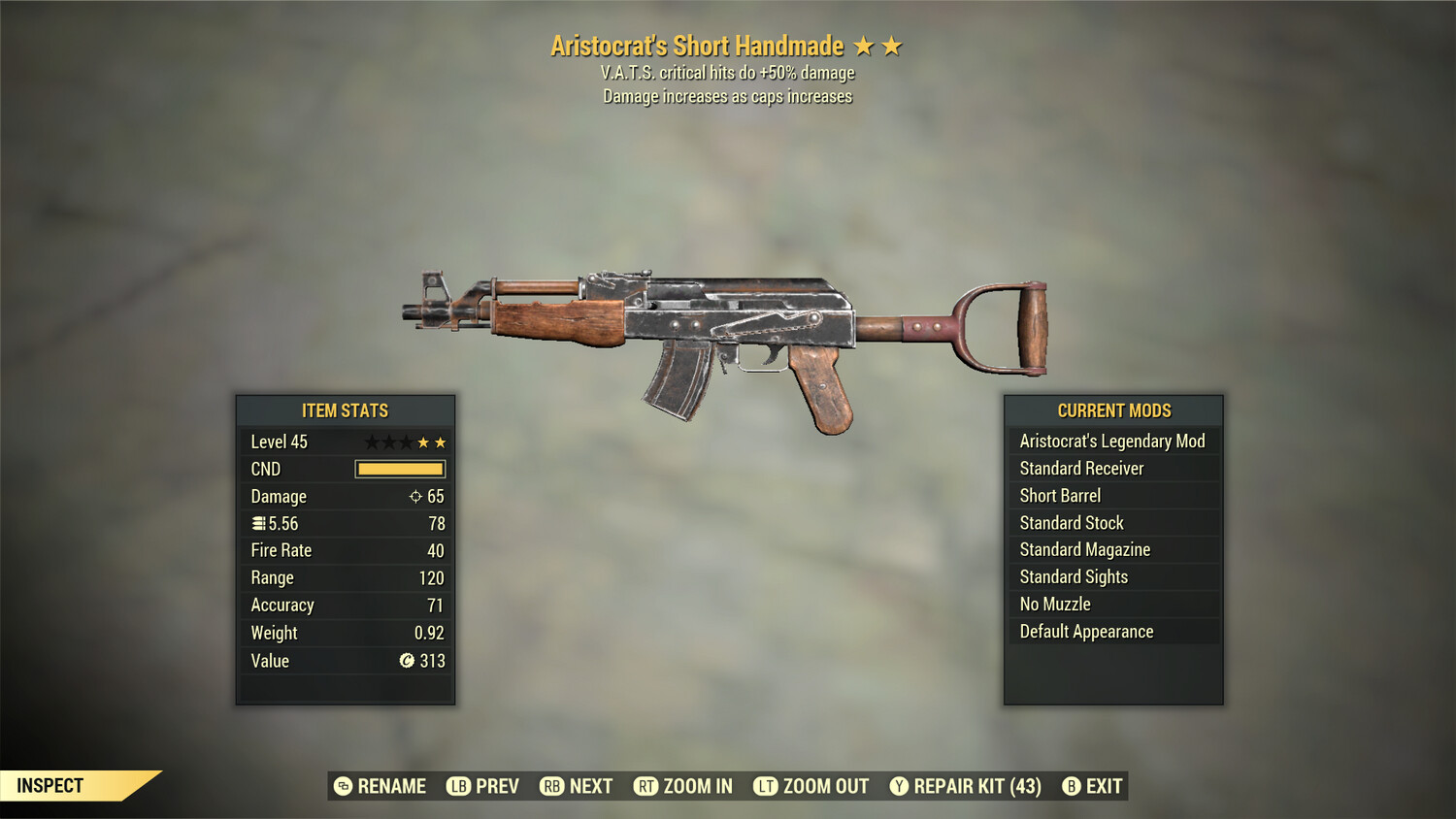Click Exit to leave the inspect screen

tap(1103, 786)
